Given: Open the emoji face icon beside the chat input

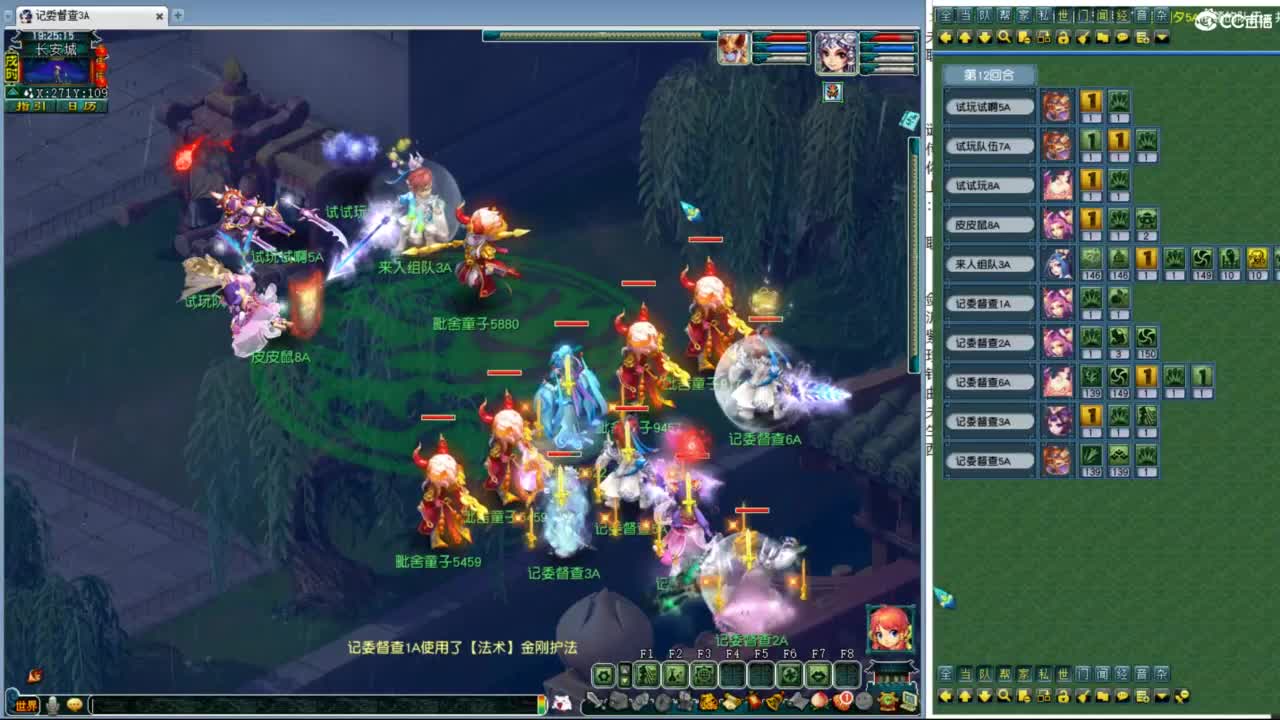Looking at the screenshot, I should tap(72, 706).
